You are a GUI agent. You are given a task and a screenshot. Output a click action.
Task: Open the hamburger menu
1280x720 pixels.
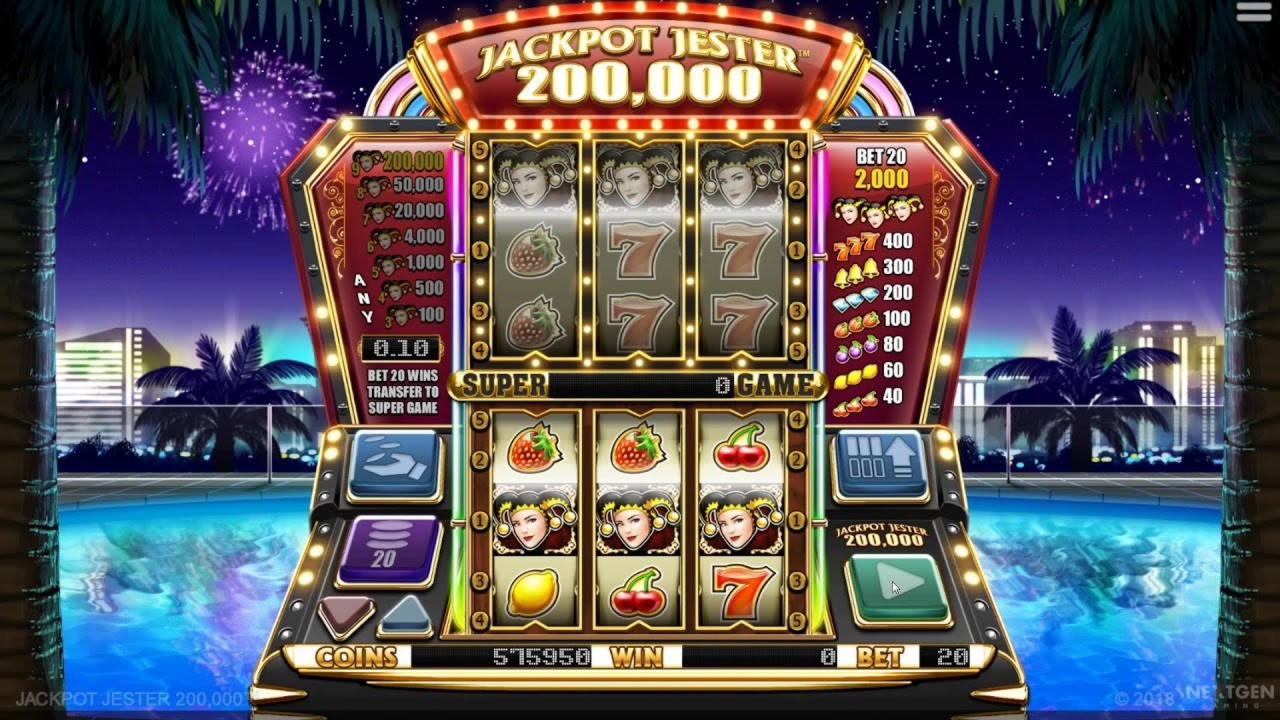(1253, 12)
